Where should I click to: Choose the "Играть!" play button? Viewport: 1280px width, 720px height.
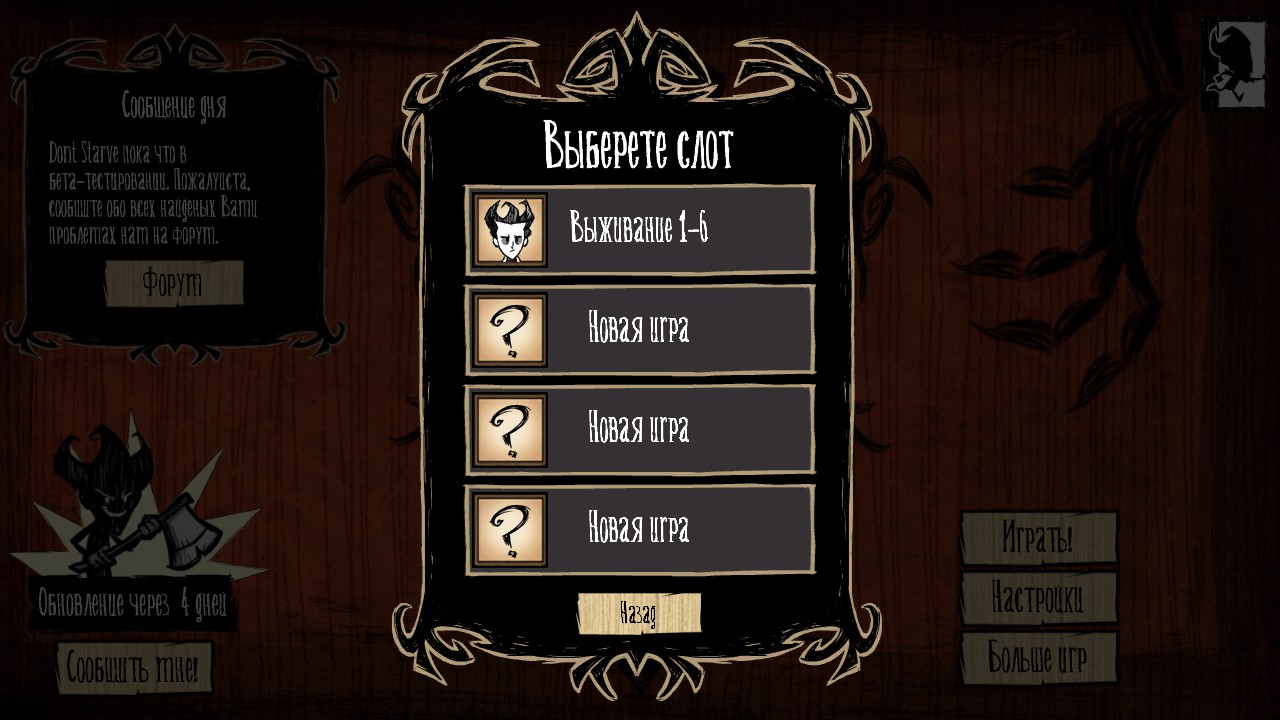point(1038,539)
